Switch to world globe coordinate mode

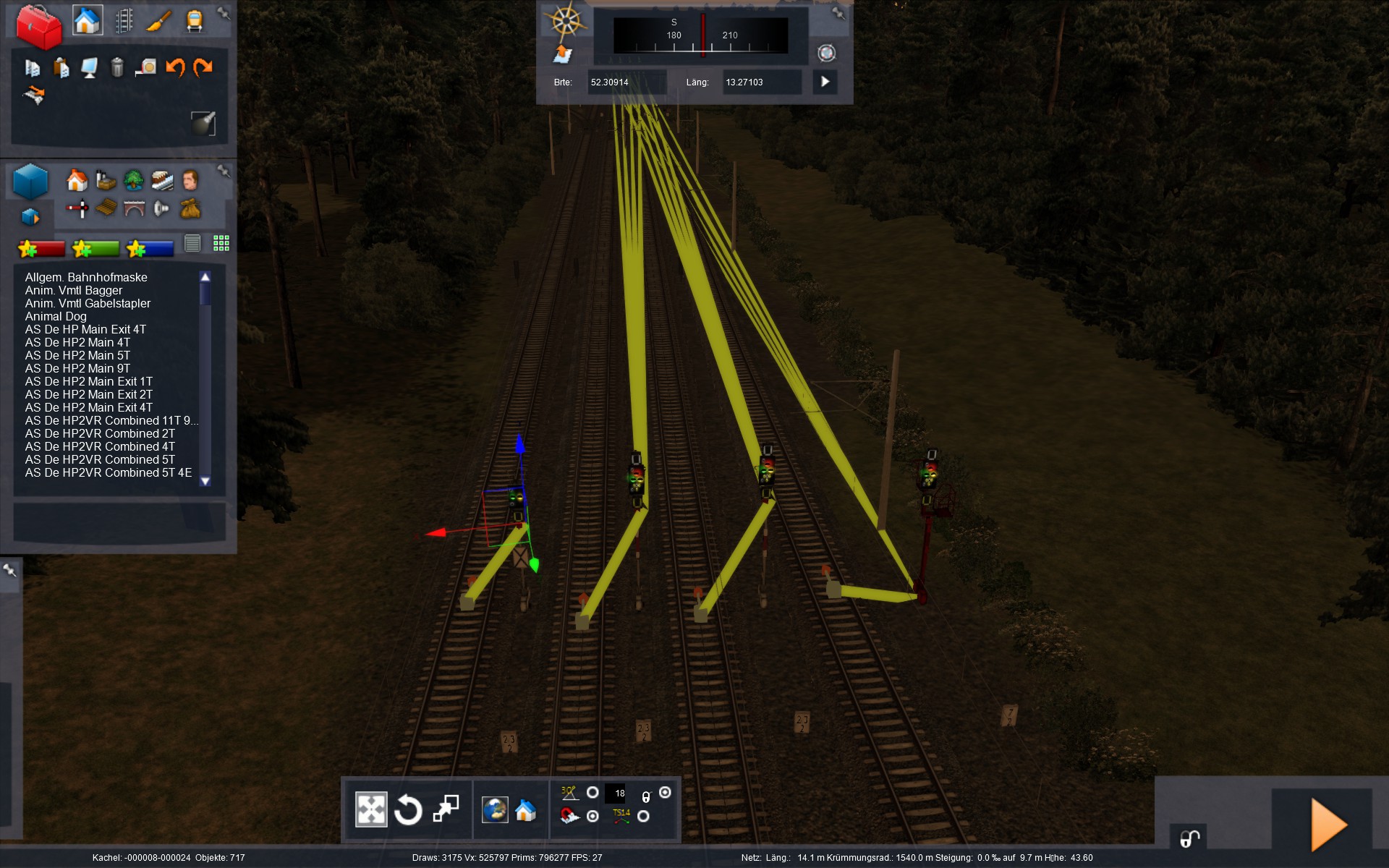[x=496, y=809]
